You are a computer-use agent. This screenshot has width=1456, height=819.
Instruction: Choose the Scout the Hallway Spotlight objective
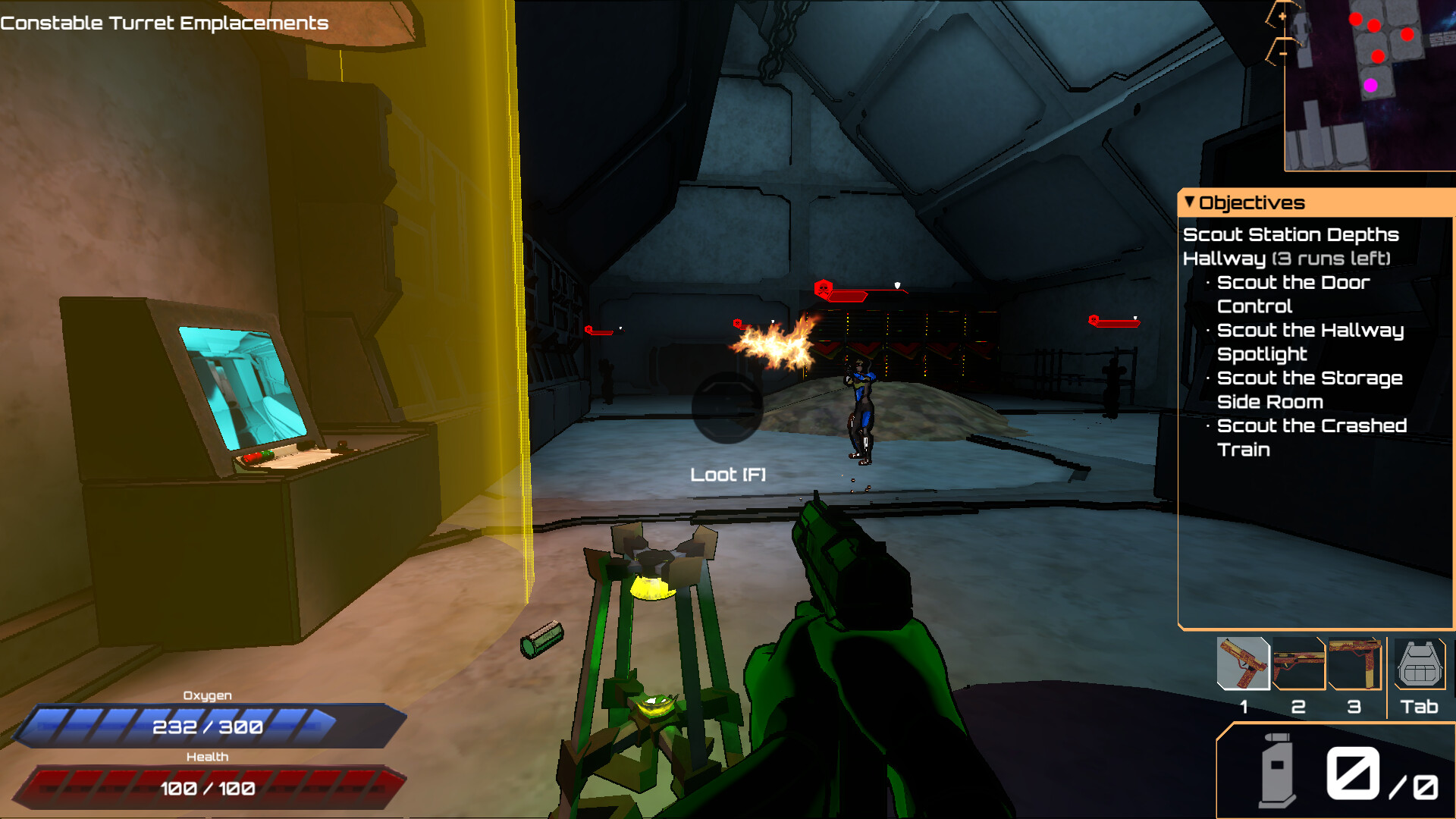coord(1310,342)
